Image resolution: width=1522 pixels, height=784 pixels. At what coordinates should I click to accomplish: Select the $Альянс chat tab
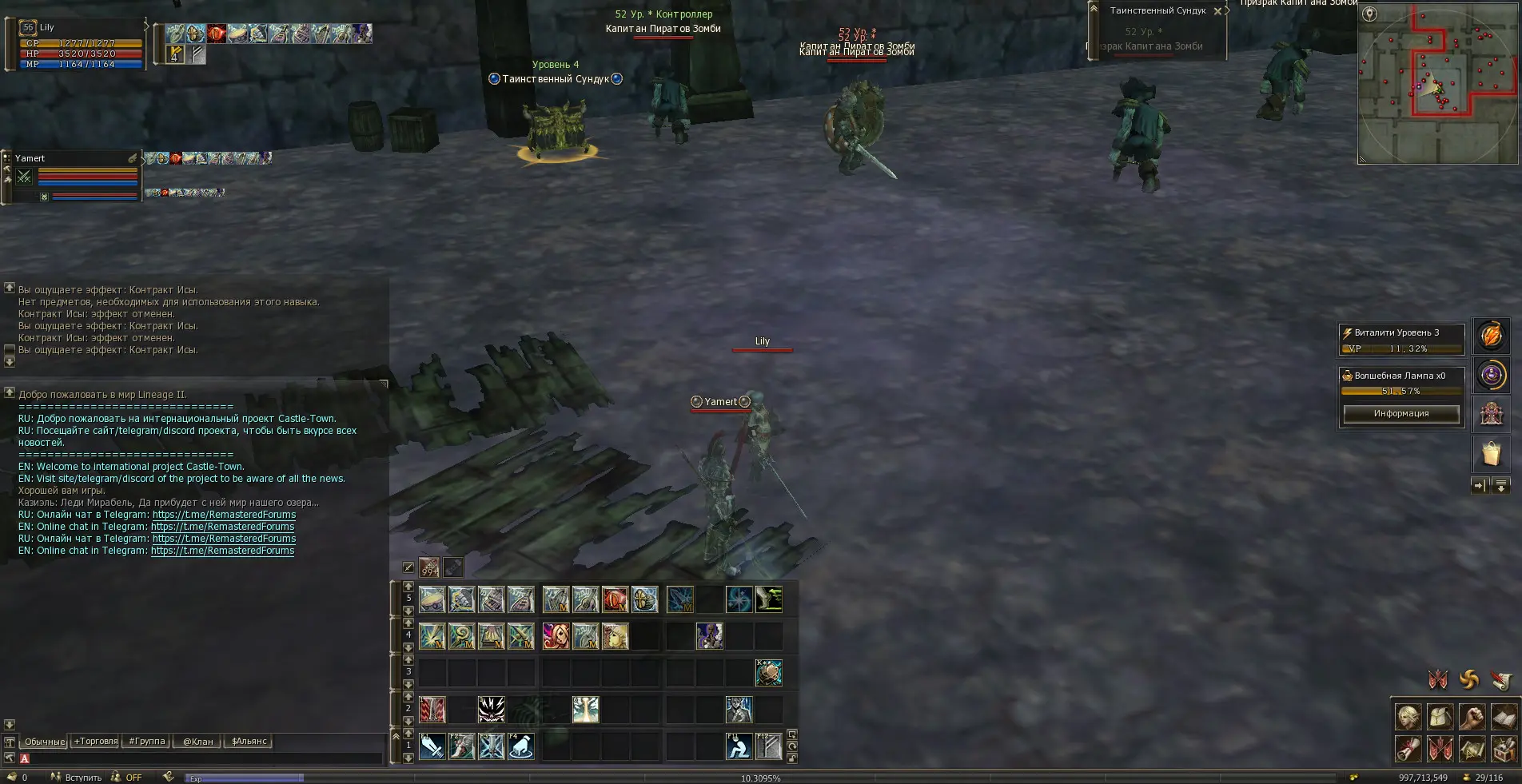249,742
